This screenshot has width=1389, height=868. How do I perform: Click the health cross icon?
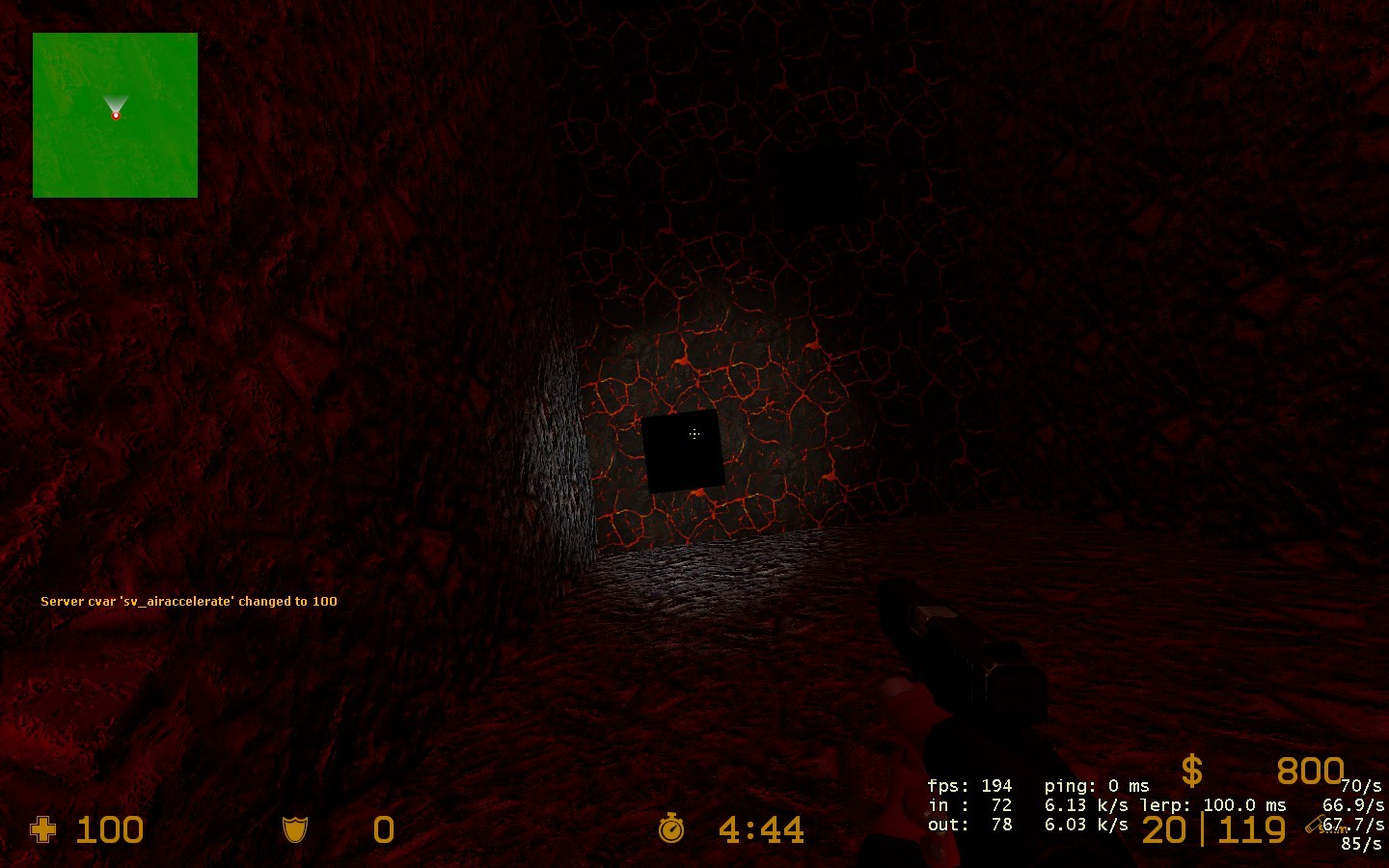[43, 829]
